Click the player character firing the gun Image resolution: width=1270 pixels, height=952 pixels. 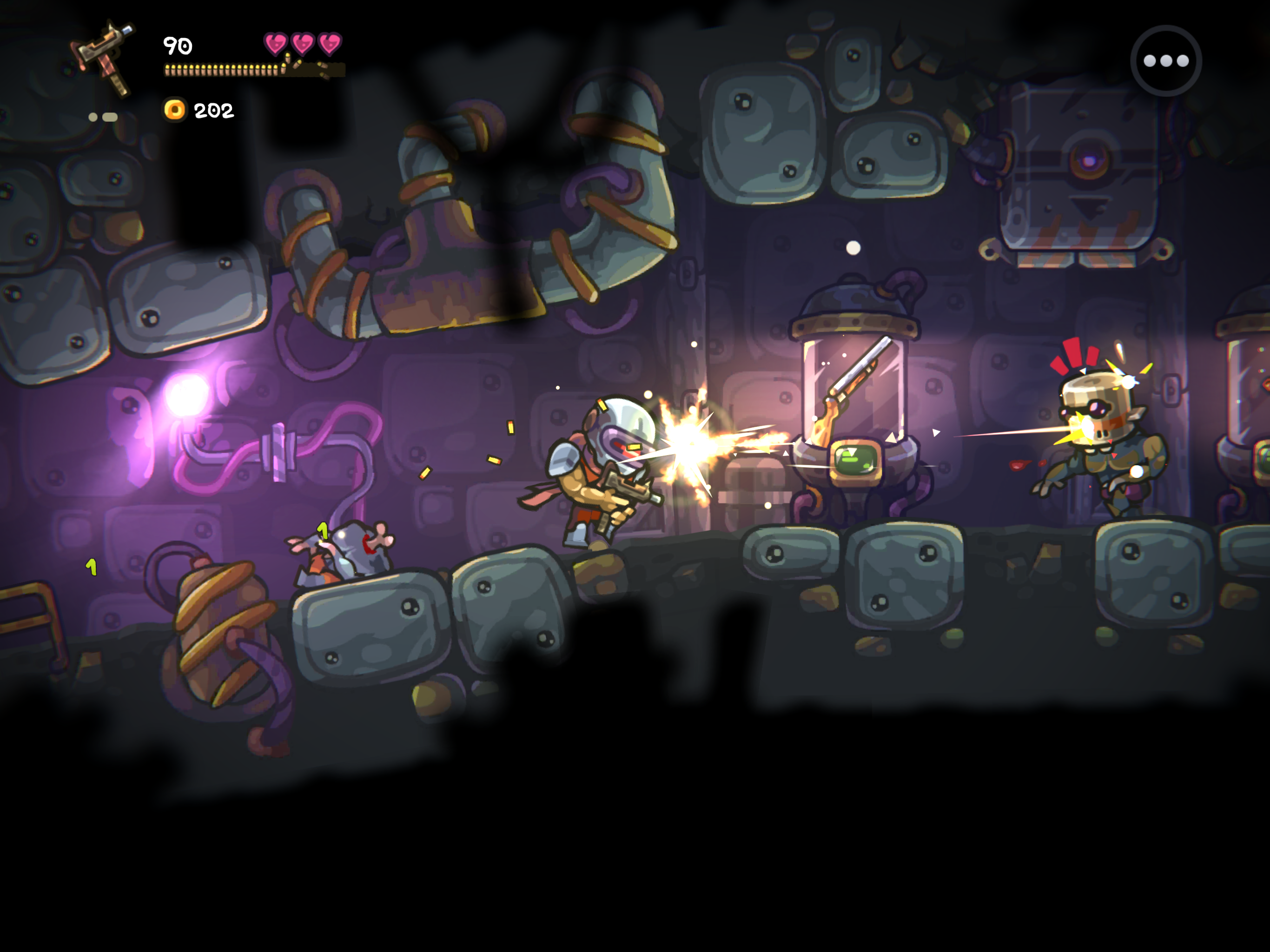(597, 476)
